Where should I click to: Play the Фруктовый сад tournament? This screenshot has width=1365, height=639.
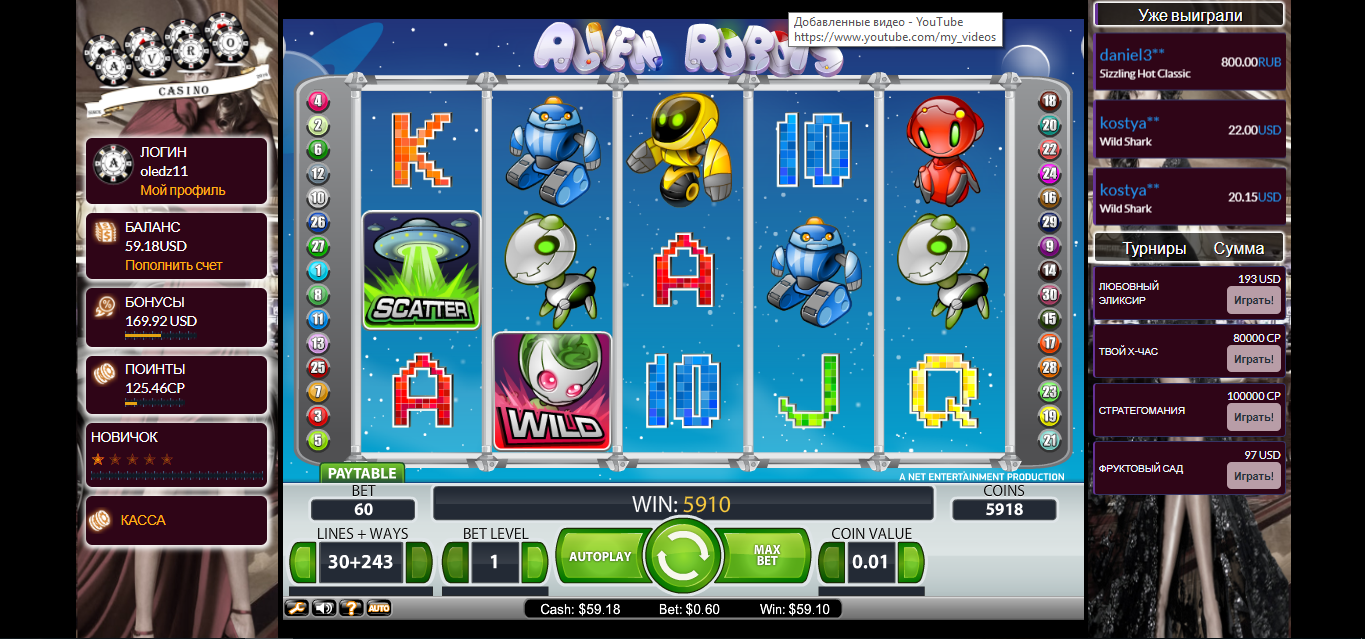pos(1253,476)
